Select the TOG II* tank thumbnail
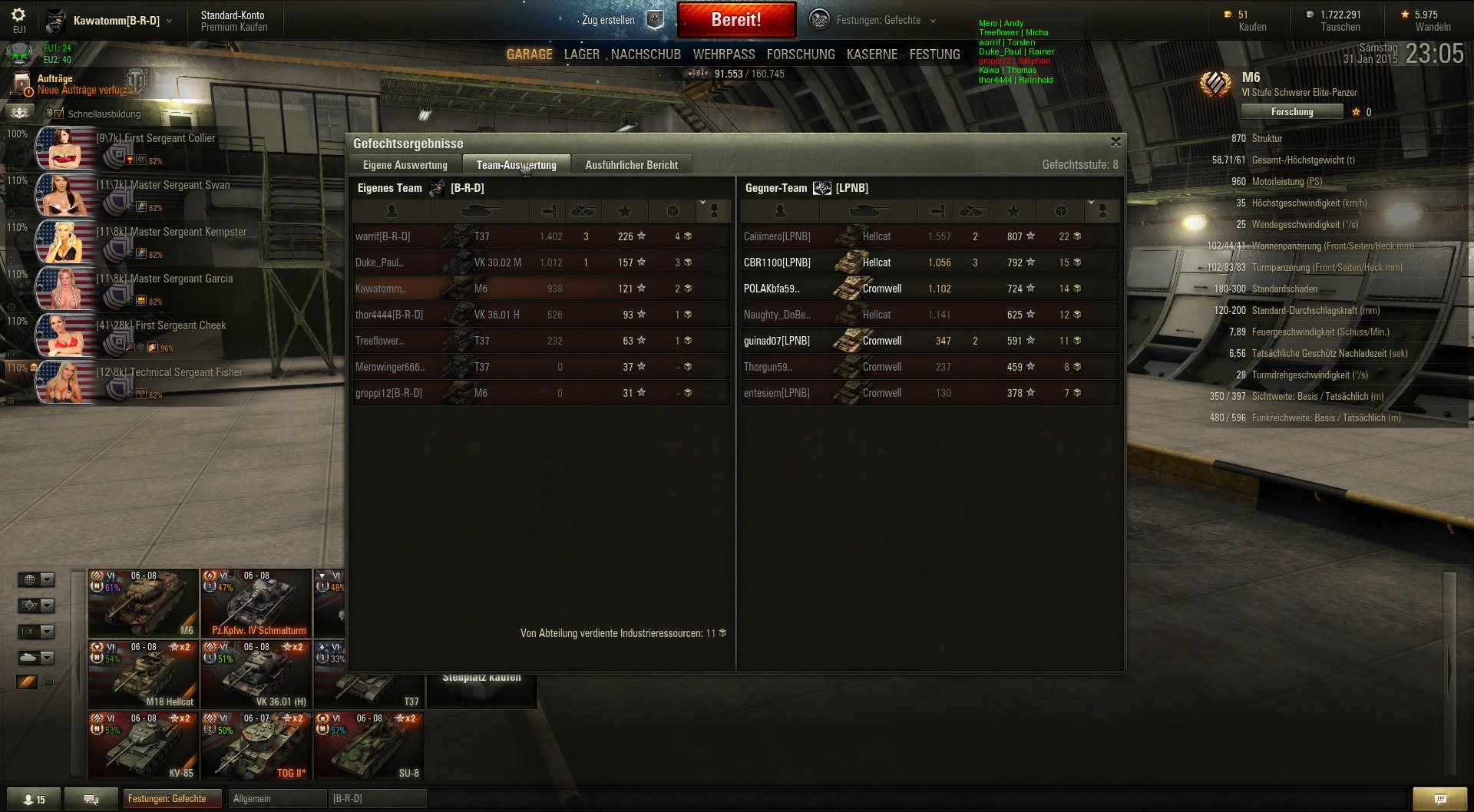Screen dimensions: 1474x812 click(256, 746)
